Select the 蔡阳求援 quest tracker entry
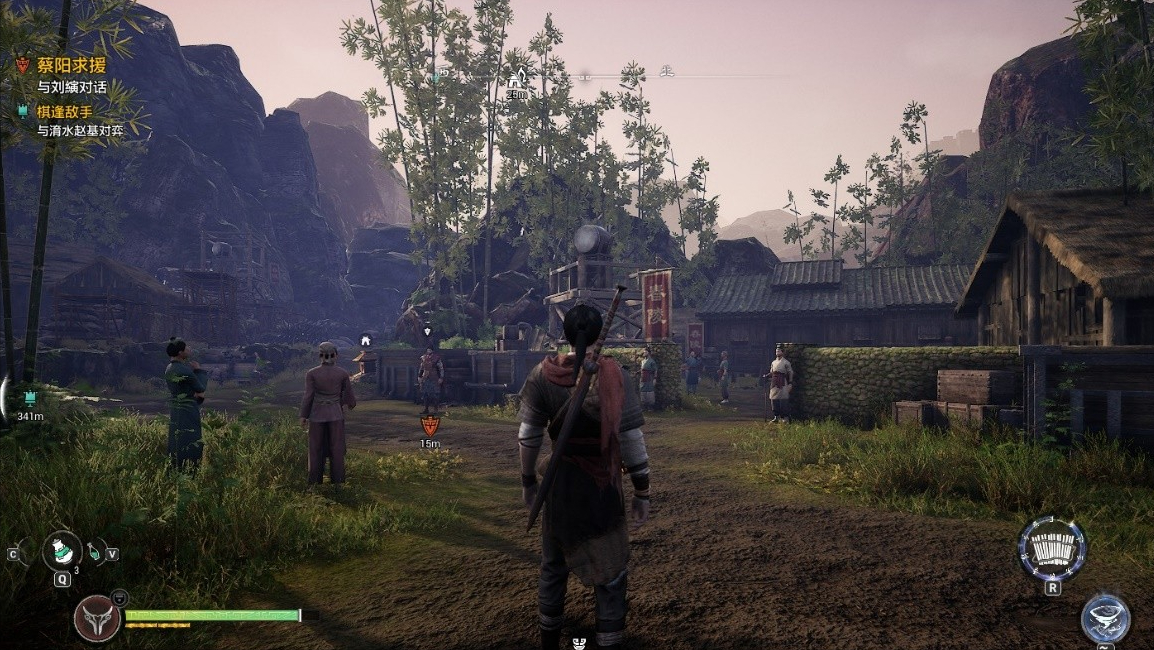Image resolution: width=1154 pixels, height=650 pixels. [x=71, y=66]
